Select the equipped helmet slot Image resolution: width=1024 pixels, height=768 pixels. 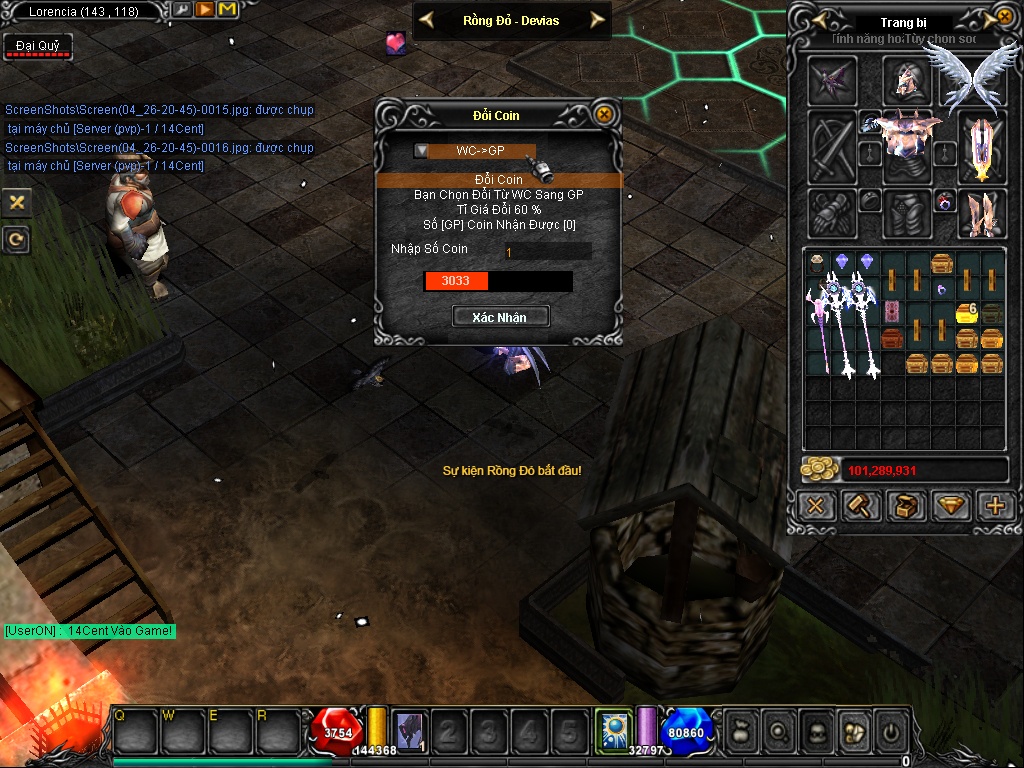tap(907, 79)
